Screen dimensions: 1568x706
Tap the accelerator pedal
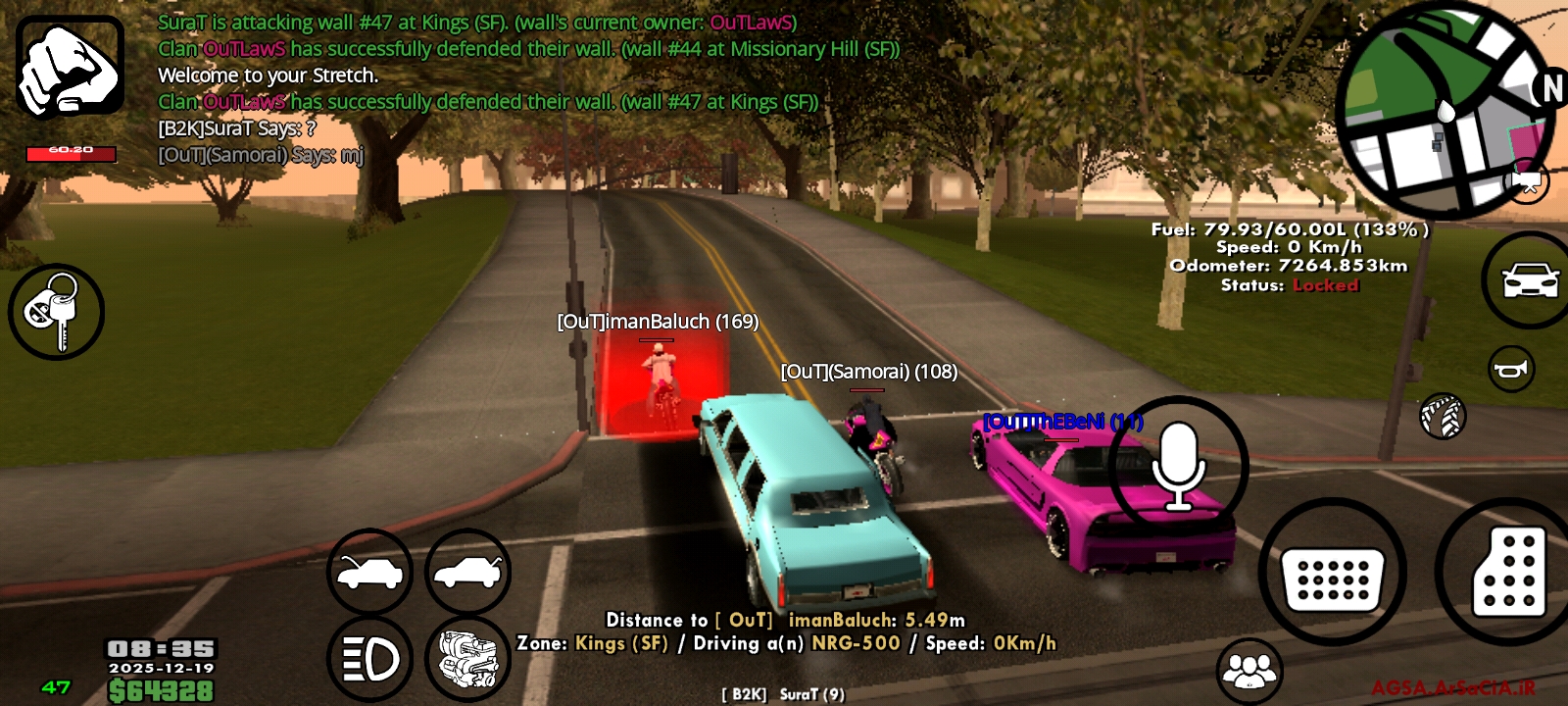tap(1508, 573)
